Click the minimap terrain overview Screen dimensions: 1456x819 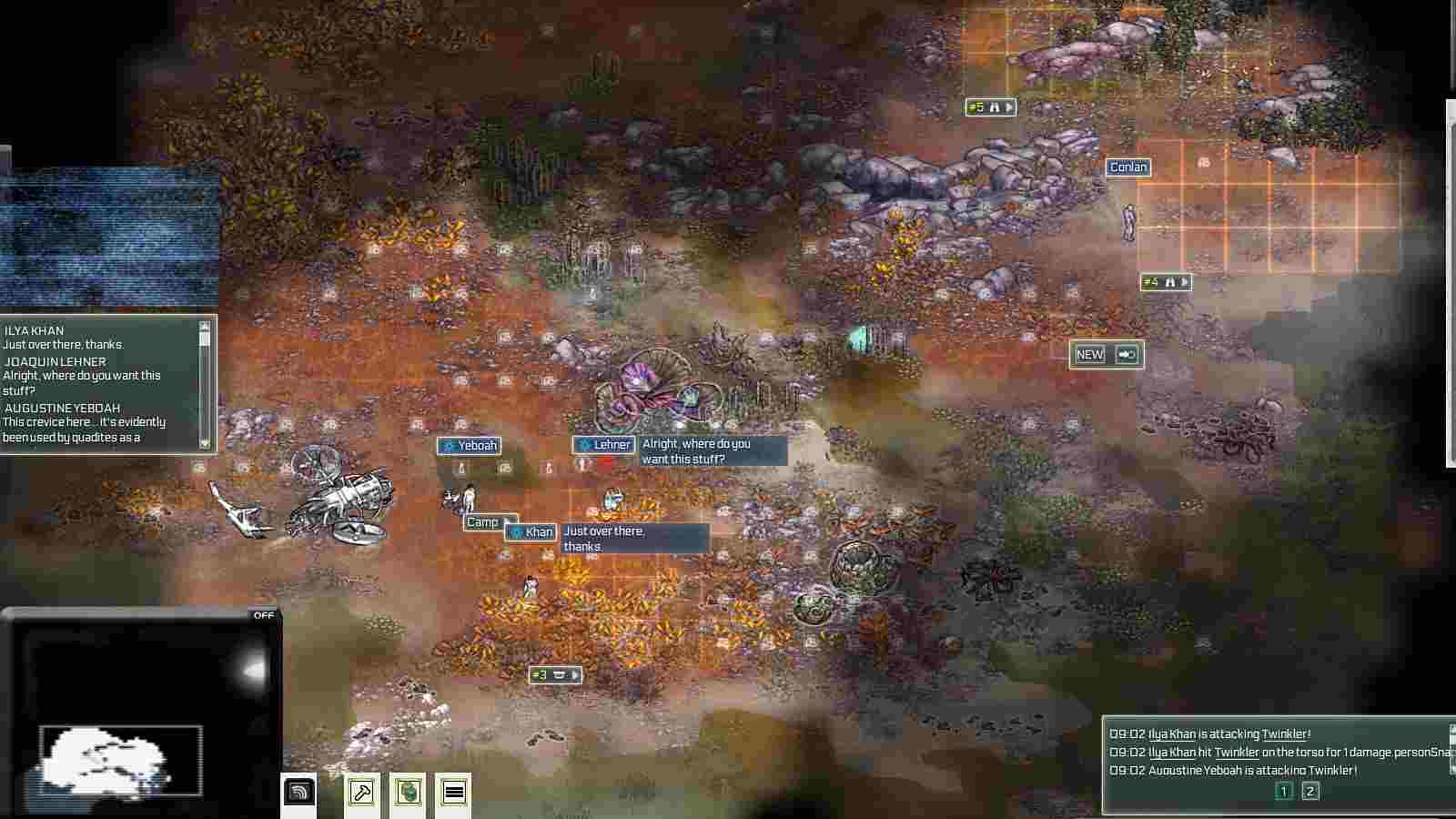point(120,760)
